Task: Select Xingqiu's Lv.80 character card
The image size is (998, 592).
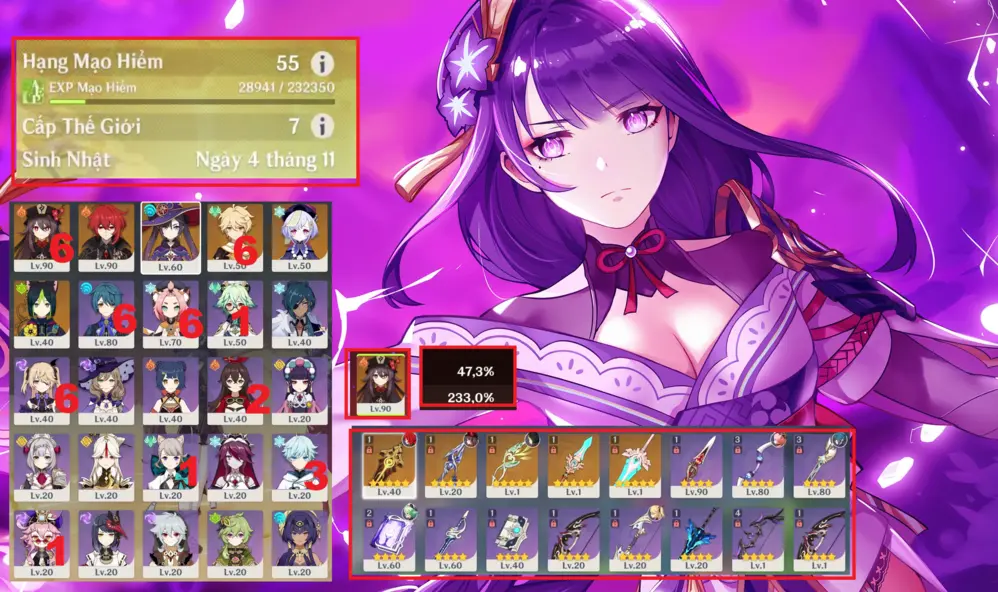Action: pos(104,313)
